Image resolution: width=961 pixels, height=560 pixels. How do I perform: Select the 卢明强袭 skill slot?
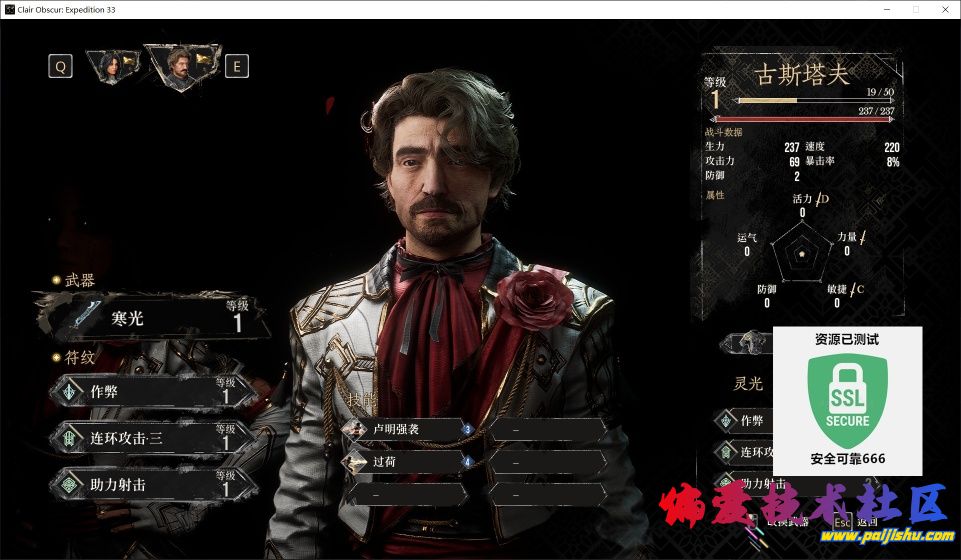click(405, 430)
